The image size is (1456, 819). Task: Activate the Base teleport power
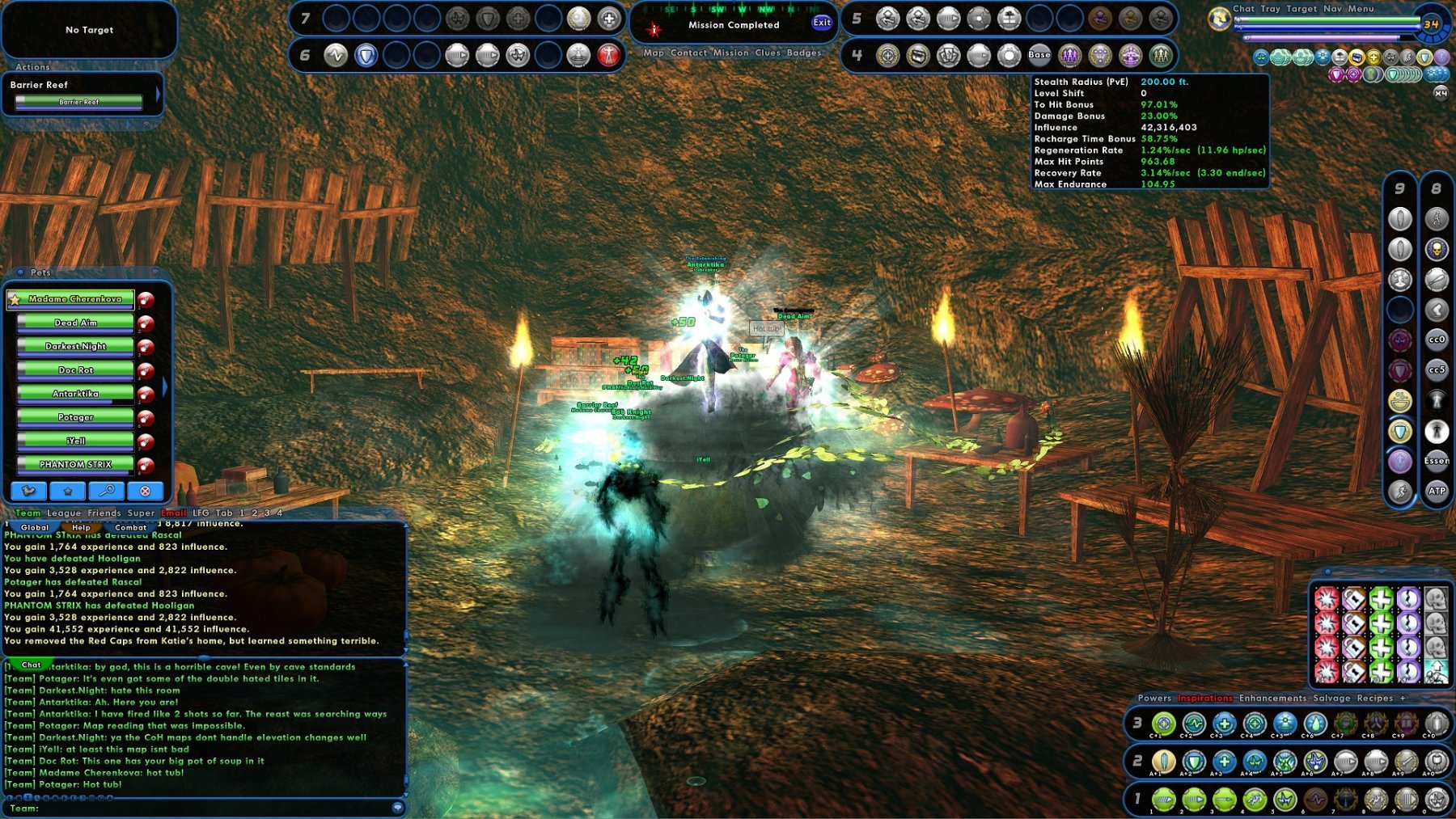pyautogui.click(x=1039, y=55)
